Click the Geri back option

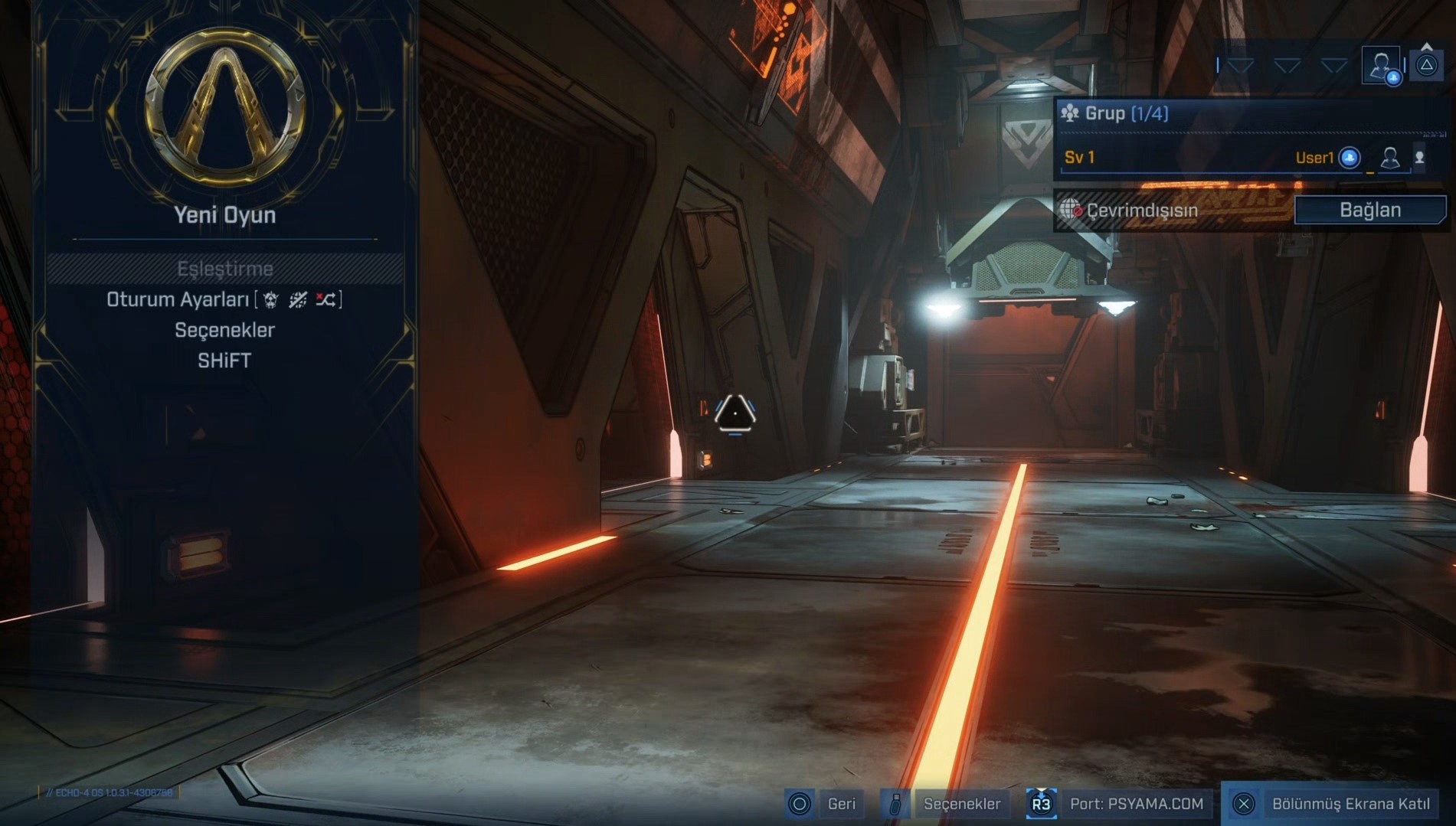click(x=840, y=804)
